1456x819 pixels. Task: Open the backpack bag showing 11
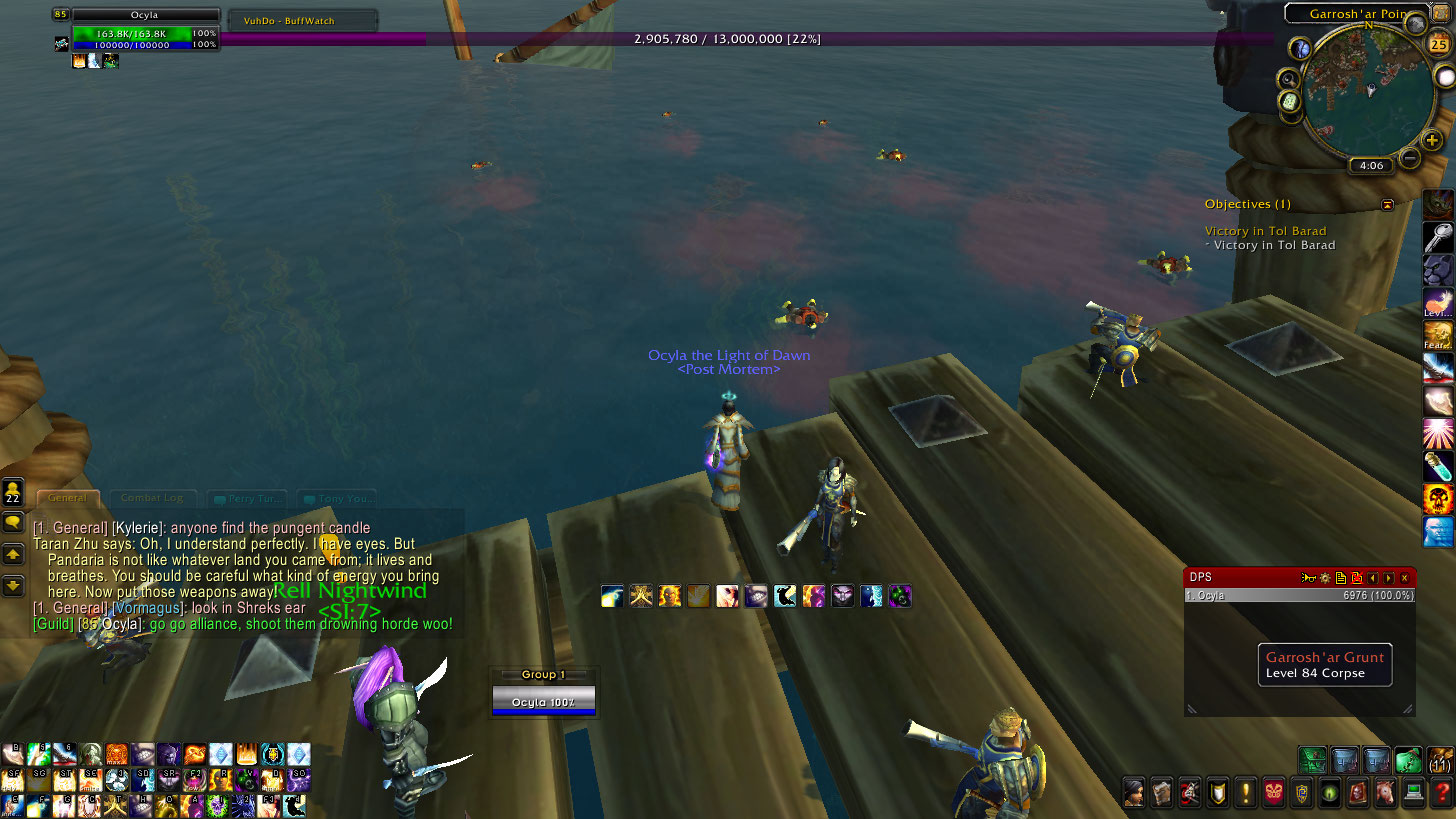pos(1440,759)
